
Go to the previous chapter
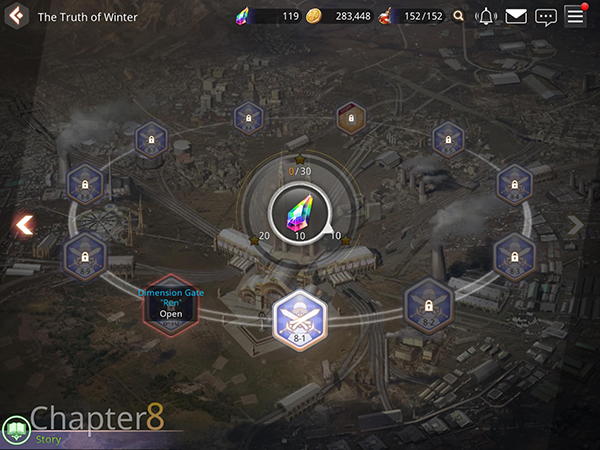[x=23, y=225]
